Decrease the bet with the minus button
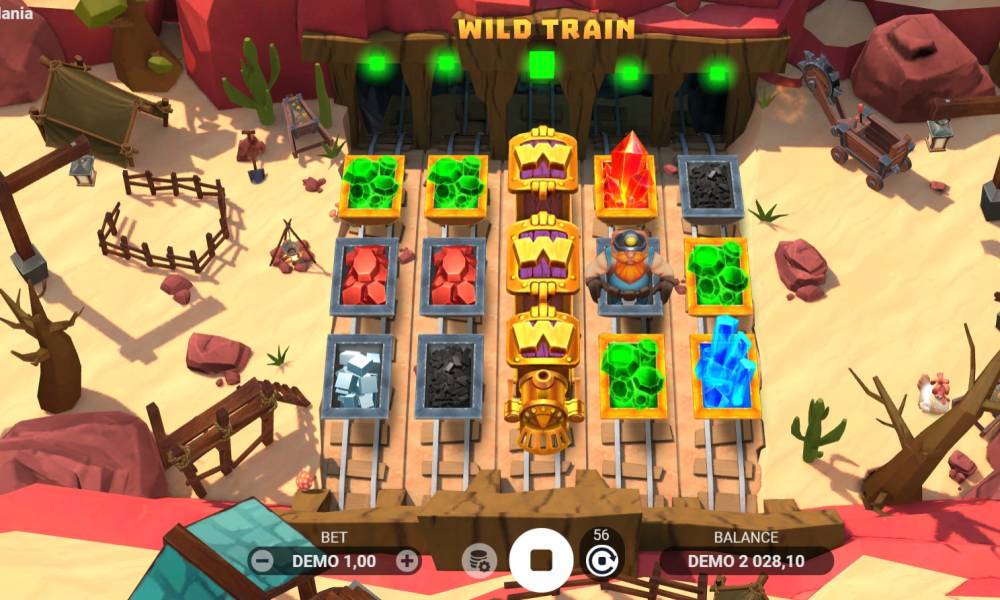 pos(262,561)
